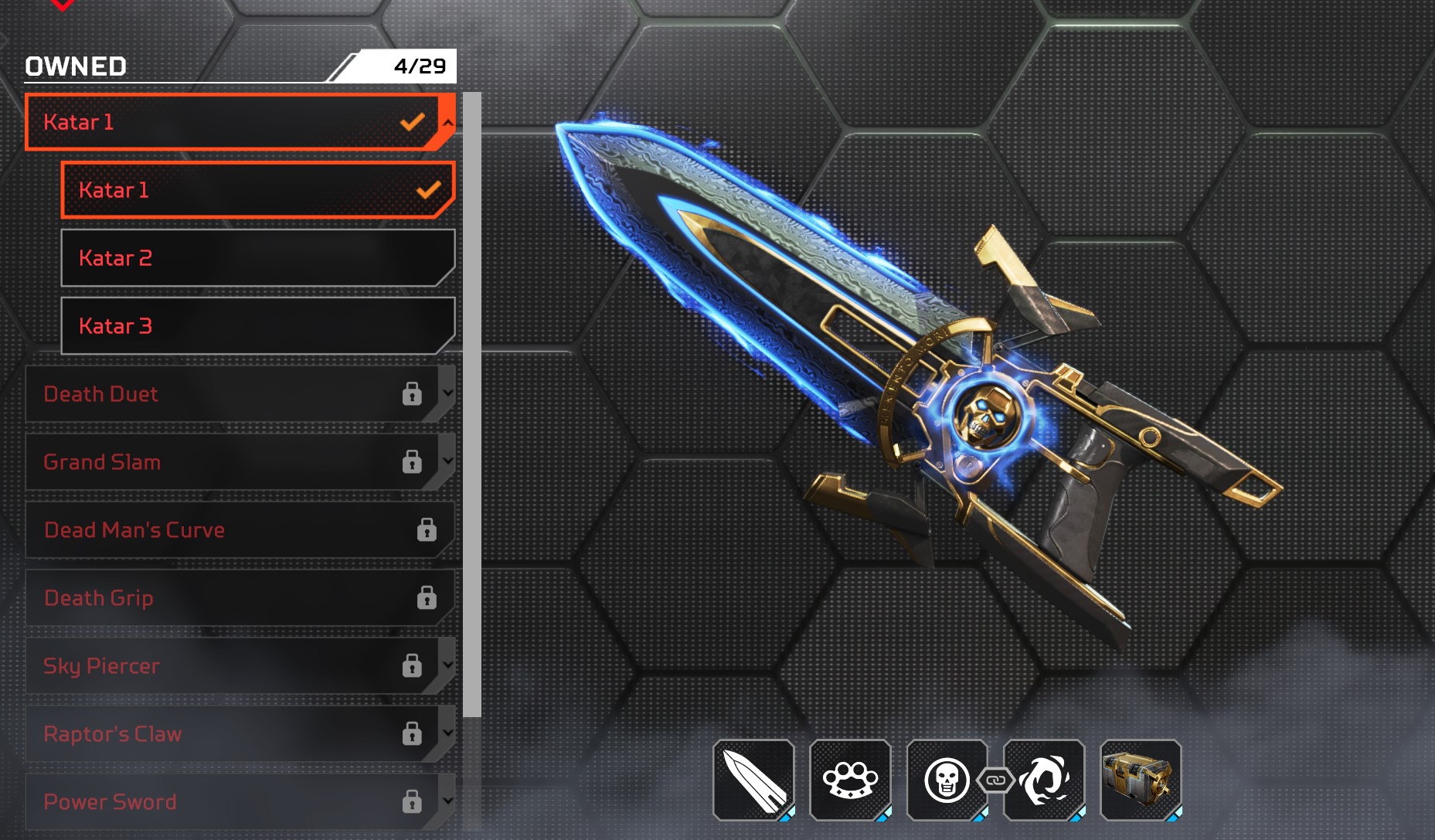
Task: Collapse the Katar 1 group arrow
Action: click(447, 121)
